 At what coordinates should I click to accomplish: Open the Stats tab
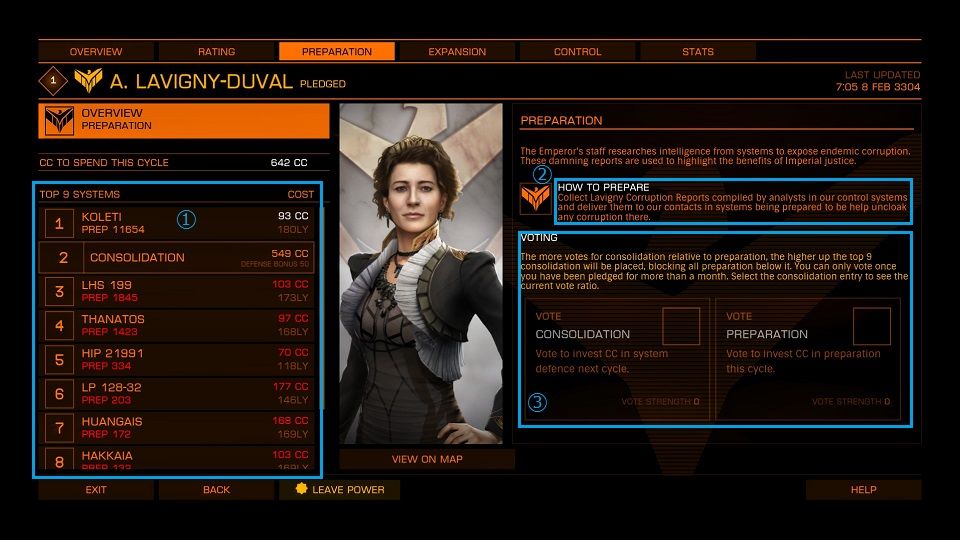(x=697, y=51)
